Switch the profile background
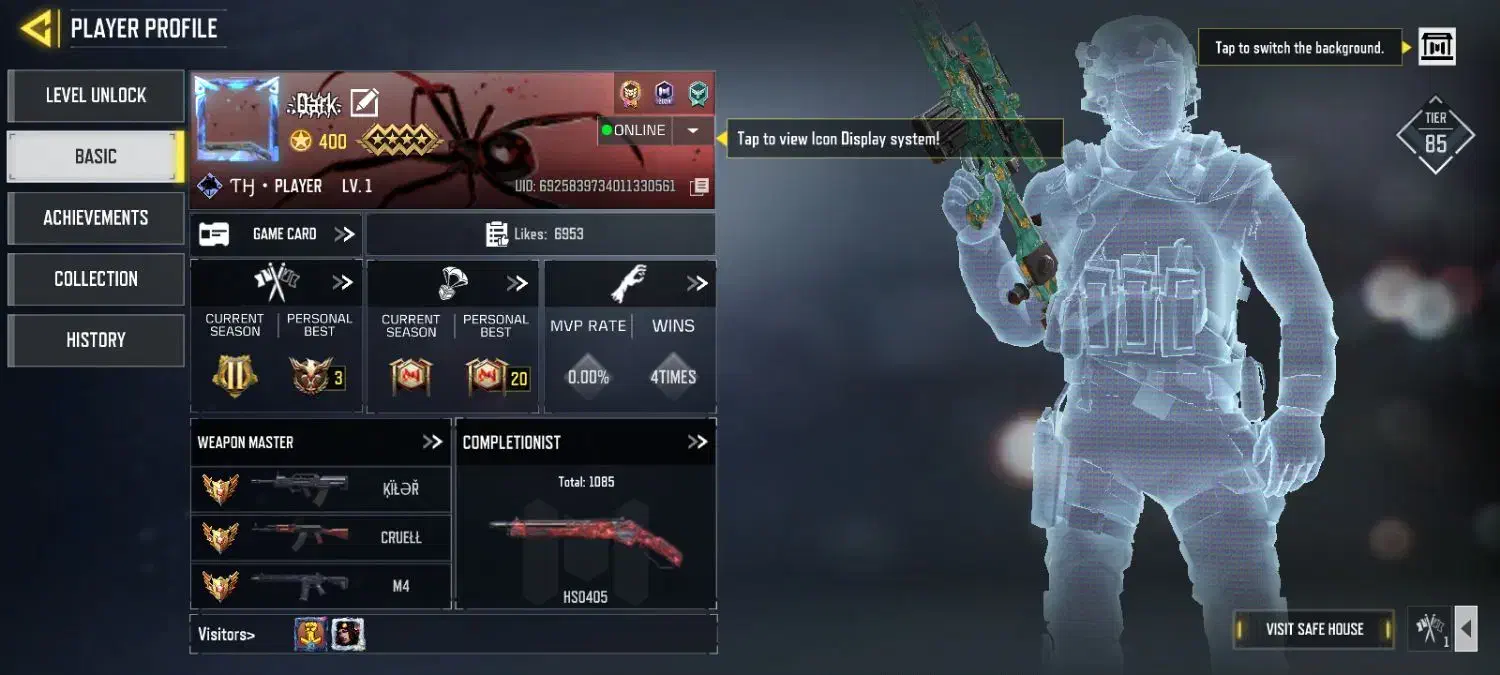 (1437, 47)
